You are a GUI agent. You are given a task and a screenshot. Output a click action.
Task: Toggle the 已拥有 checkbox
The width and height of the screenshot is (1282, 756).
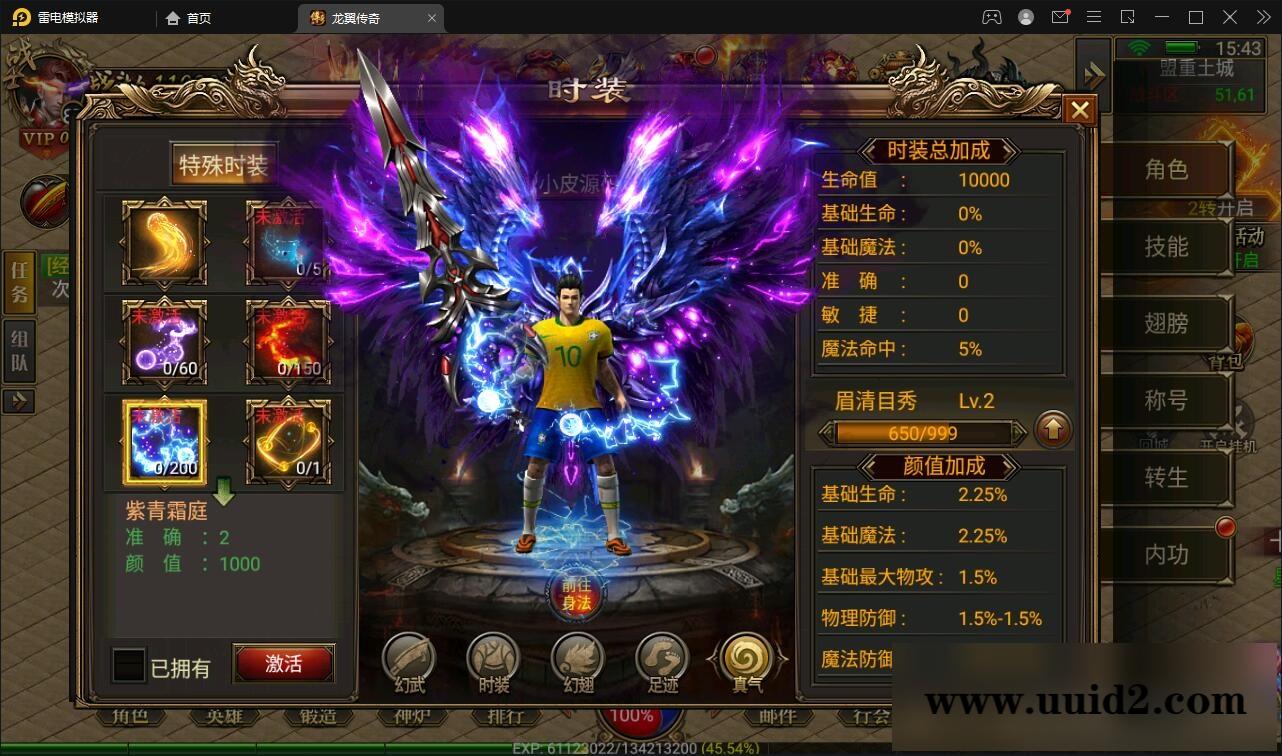point(128,663)
